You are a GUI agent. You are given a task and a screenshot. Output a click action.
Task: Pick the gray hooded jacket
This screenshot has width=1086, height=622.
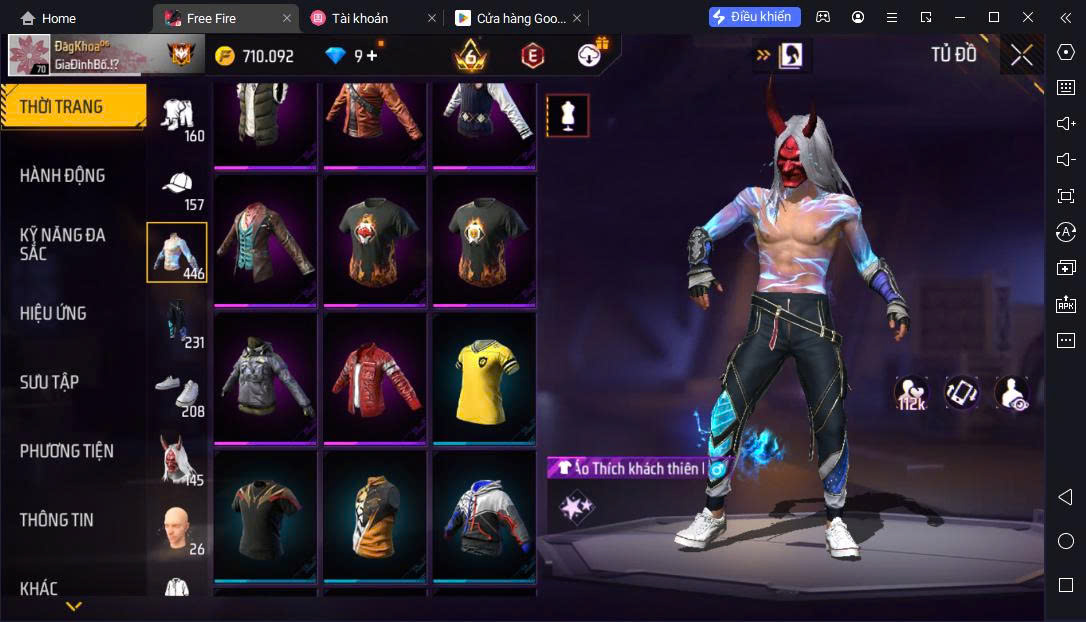(x=265, y=378)
